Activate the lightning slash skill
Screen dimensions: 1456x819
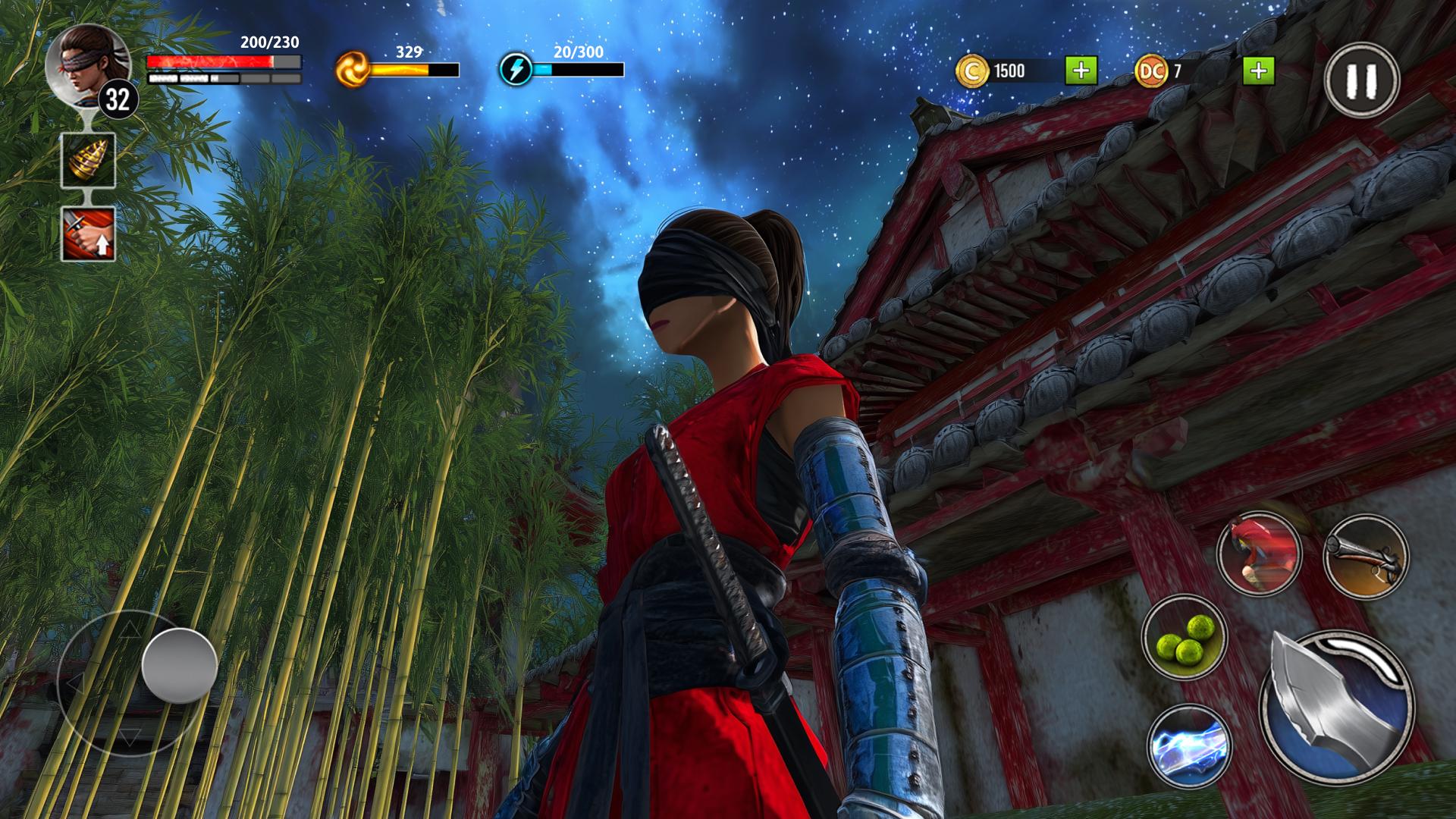pyautogui.click(x=1187, y=747)
